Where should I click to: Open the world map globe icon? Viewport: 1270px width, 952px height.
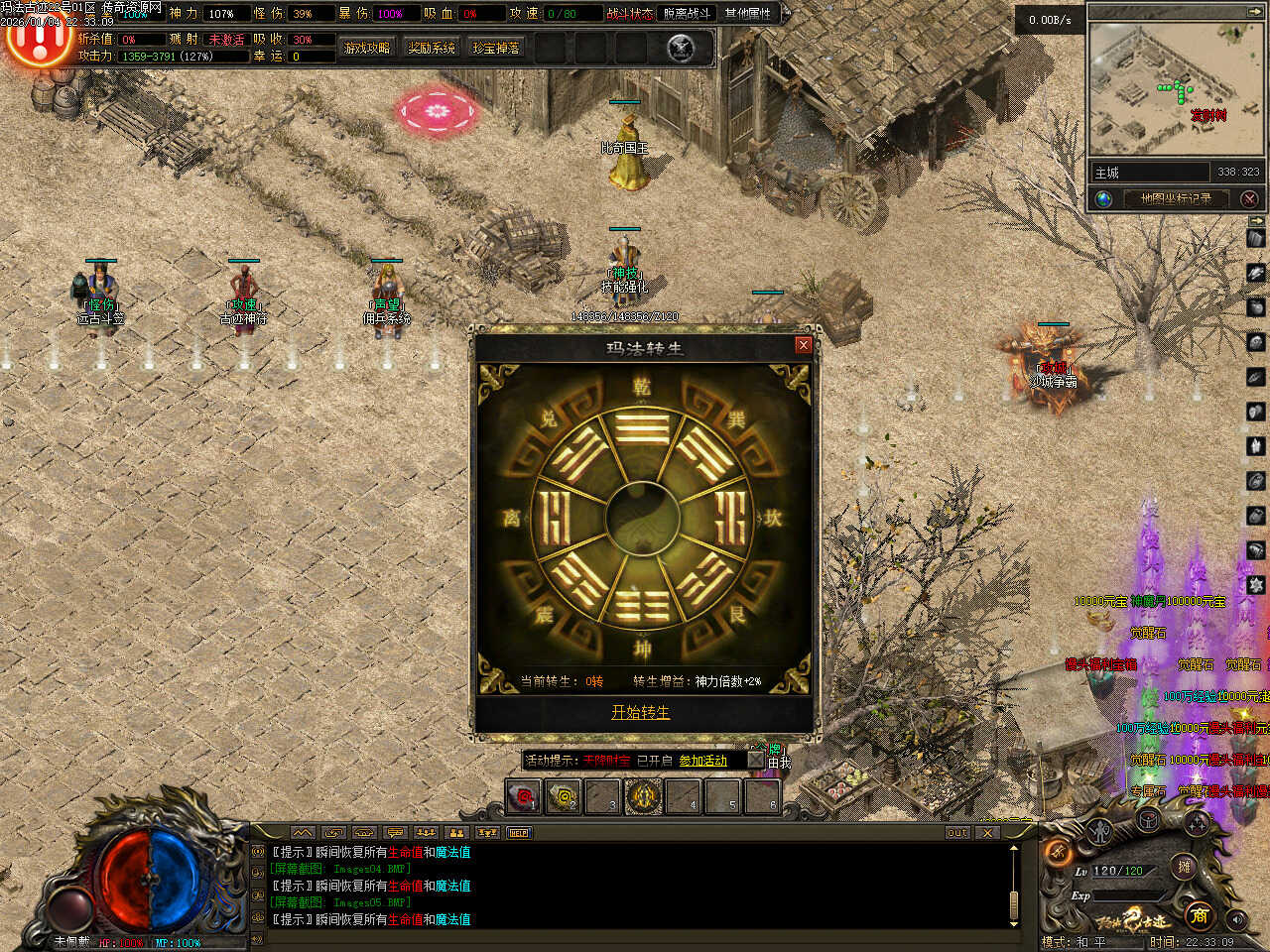(1103, 198)
